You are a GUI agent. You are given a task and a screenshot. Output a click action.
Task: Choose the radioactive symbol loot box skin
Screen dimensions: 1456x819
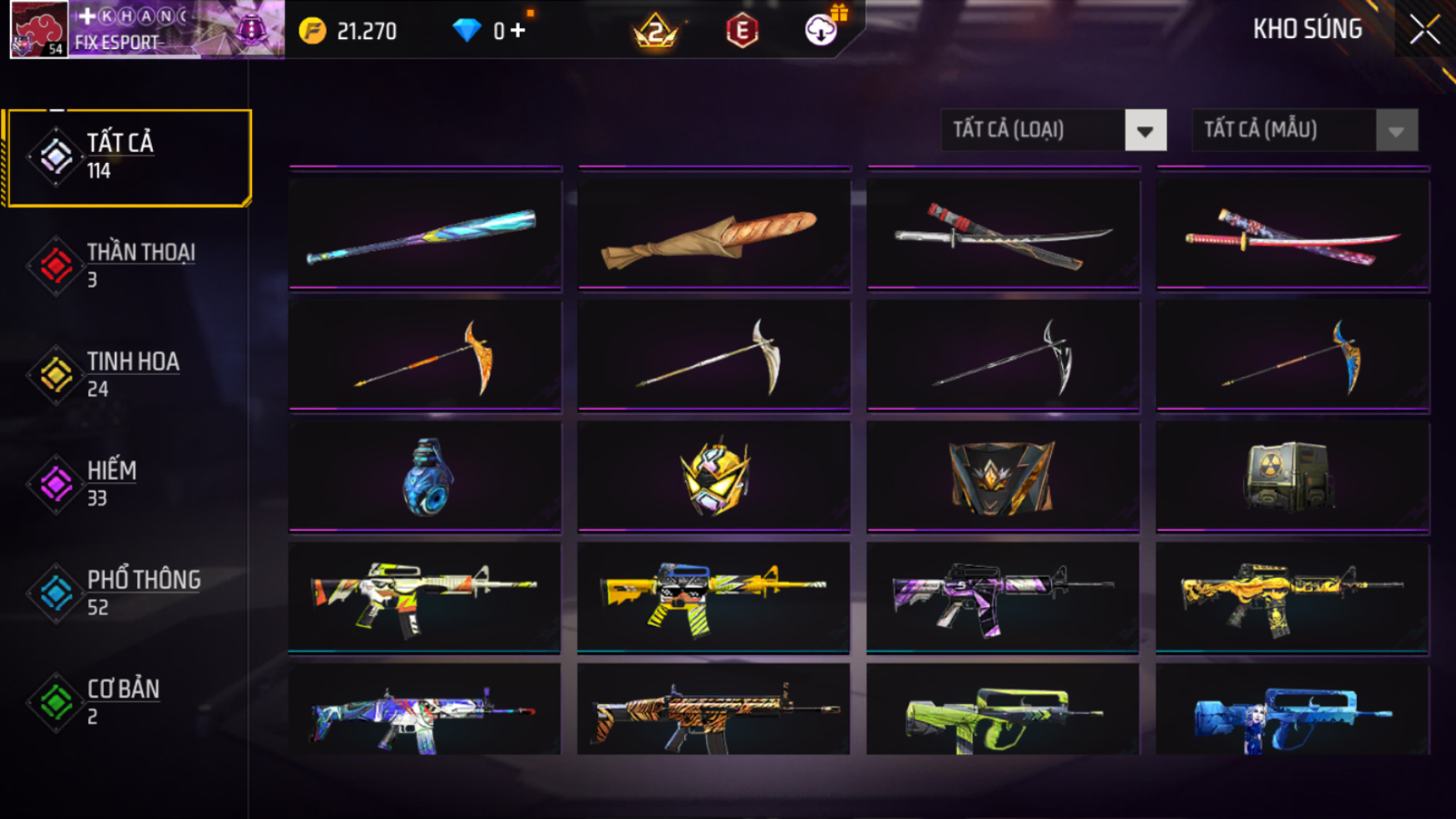(1292, 476)
